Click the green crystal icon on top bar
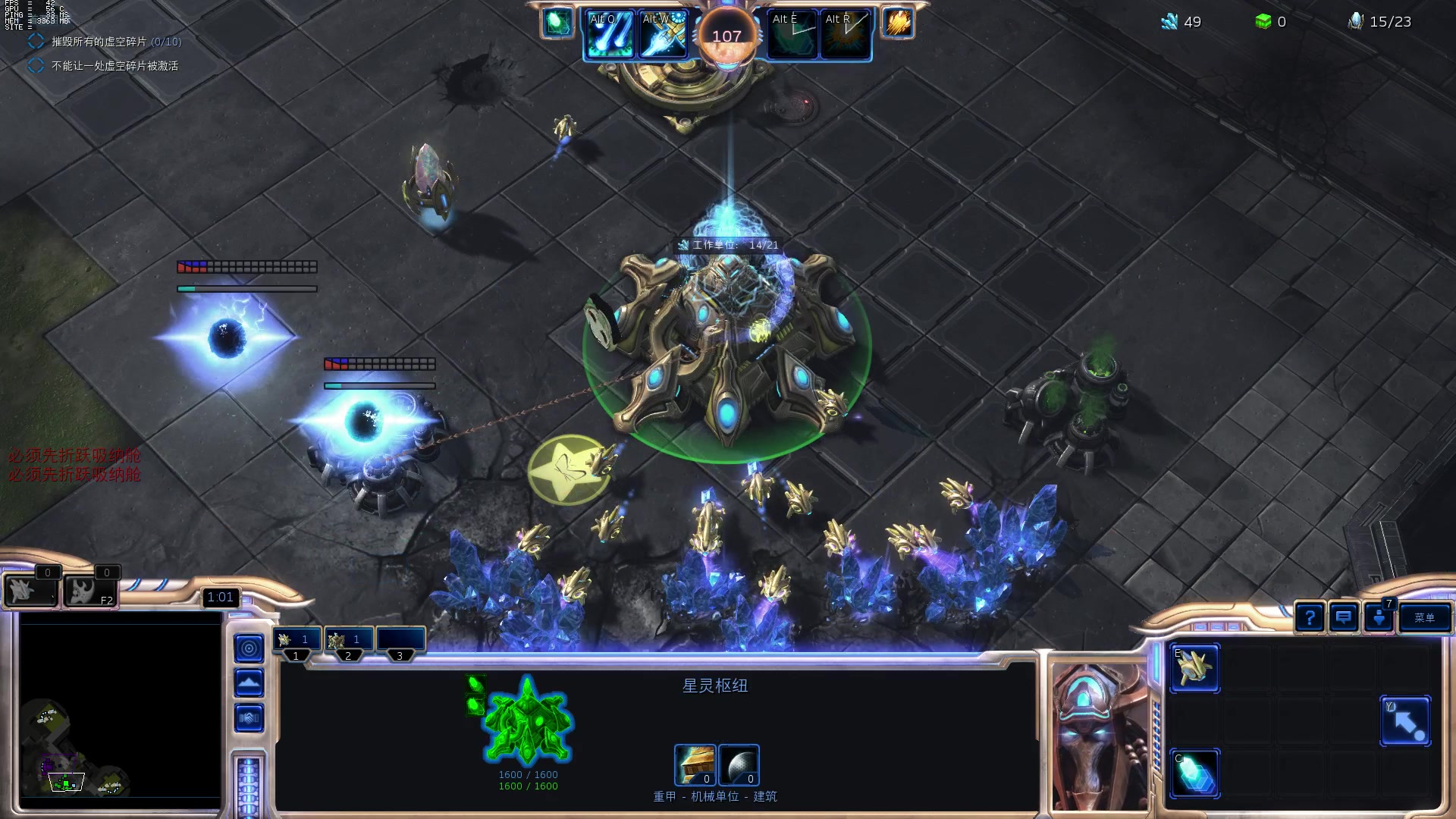The height and width of the screenshot is (819, 1456). coord(557,23)
